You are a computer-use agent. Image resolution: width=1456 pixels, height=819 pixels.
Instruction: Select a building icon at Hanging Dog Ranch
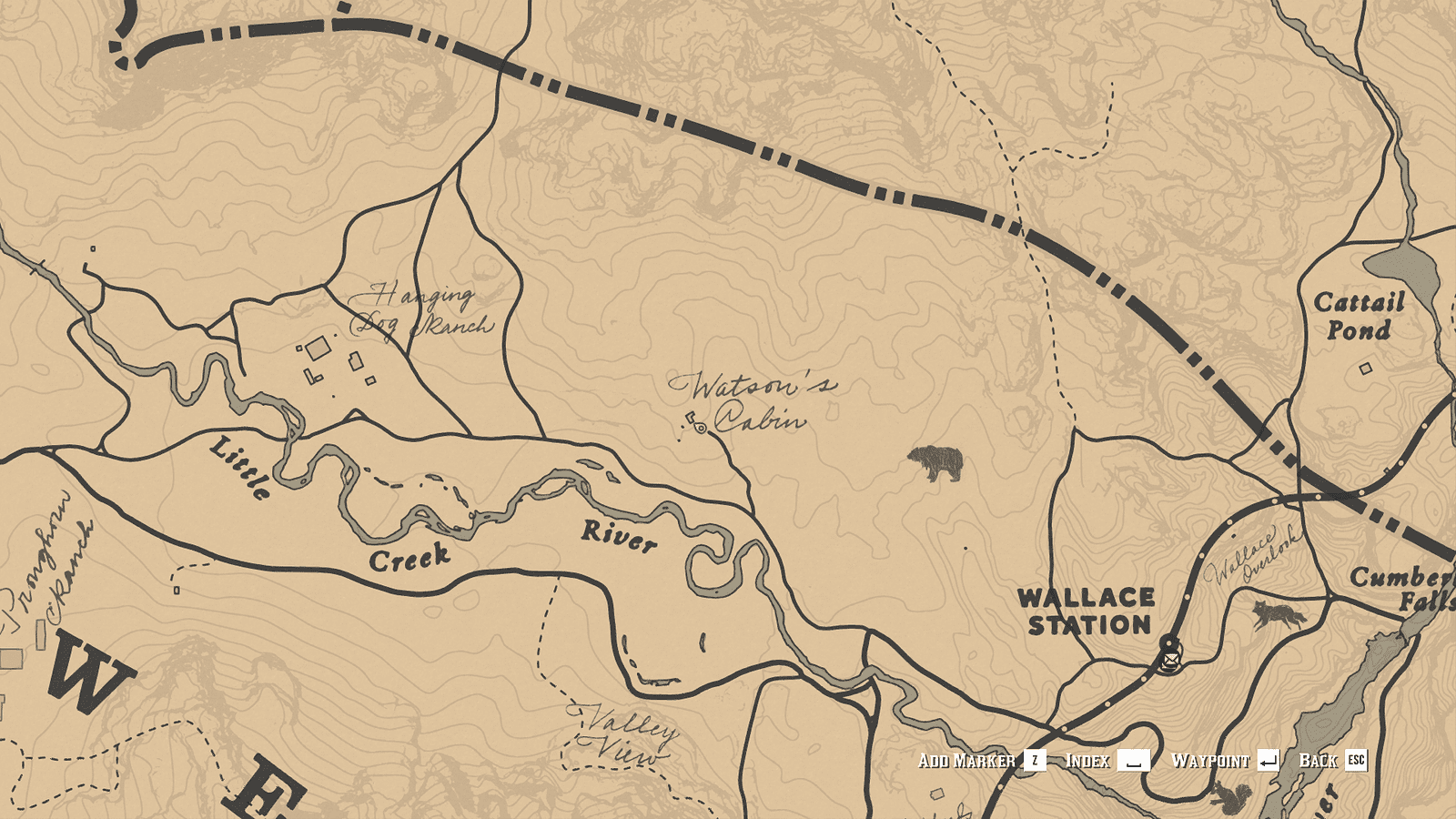317,350
